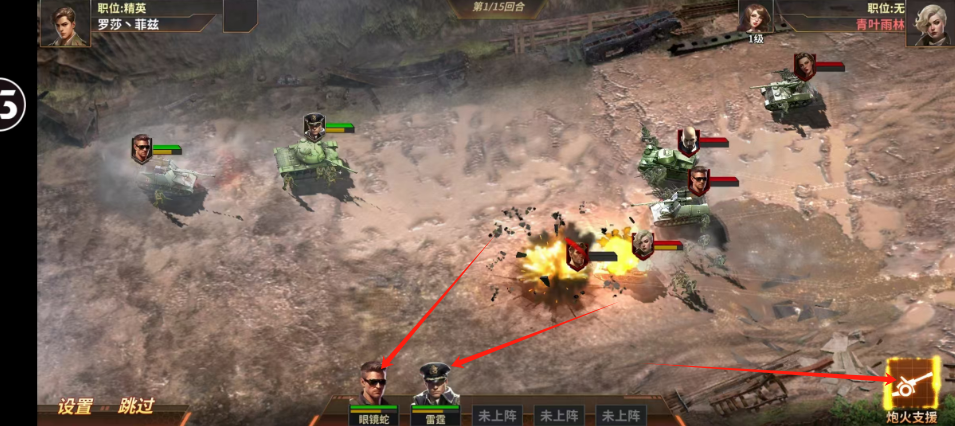Skip the battle with 跳过
The image size is (955, 426).
click(136, 406)
